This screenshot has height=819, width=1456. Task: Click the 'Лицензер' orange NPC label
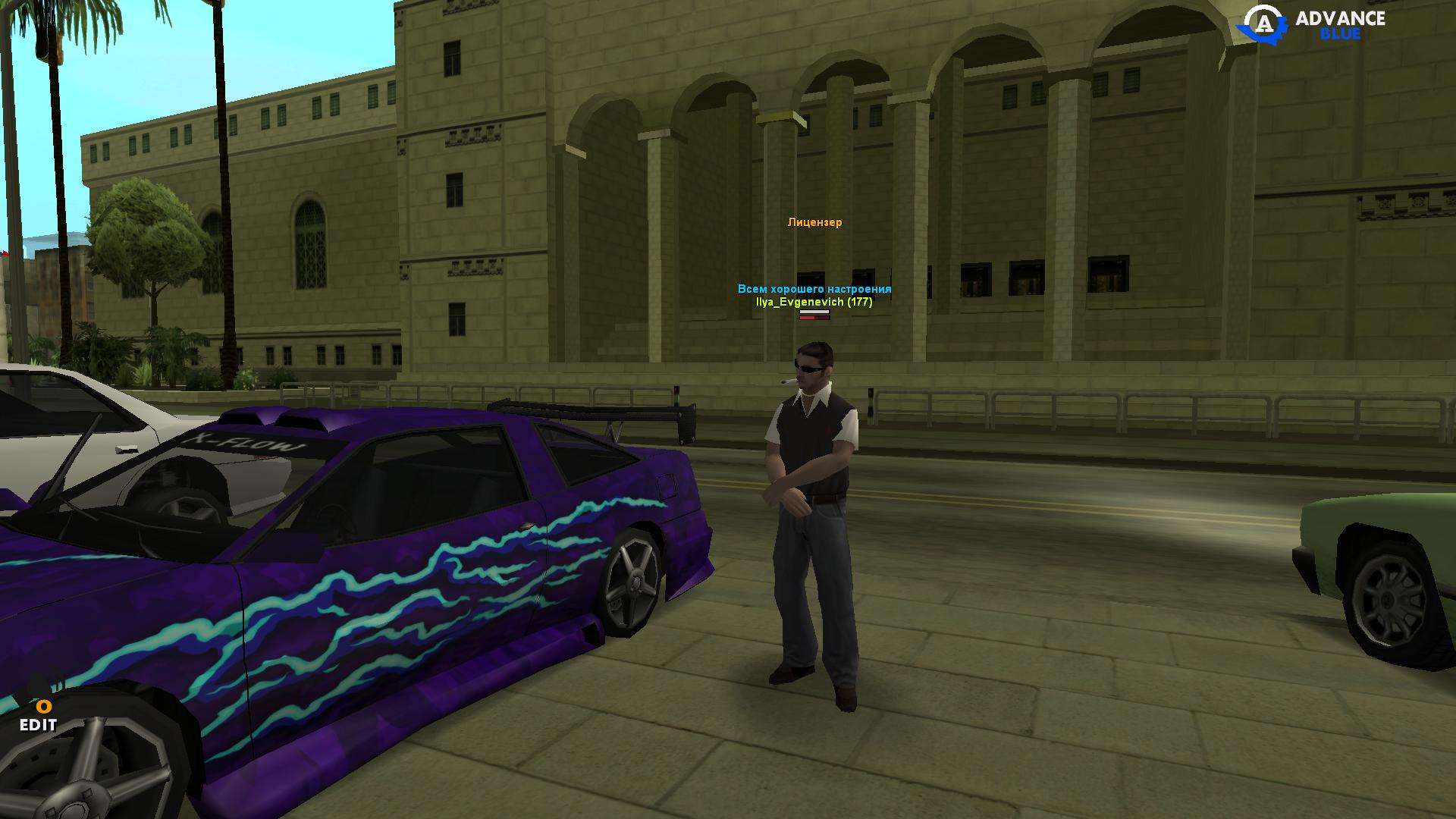(814, 223)
